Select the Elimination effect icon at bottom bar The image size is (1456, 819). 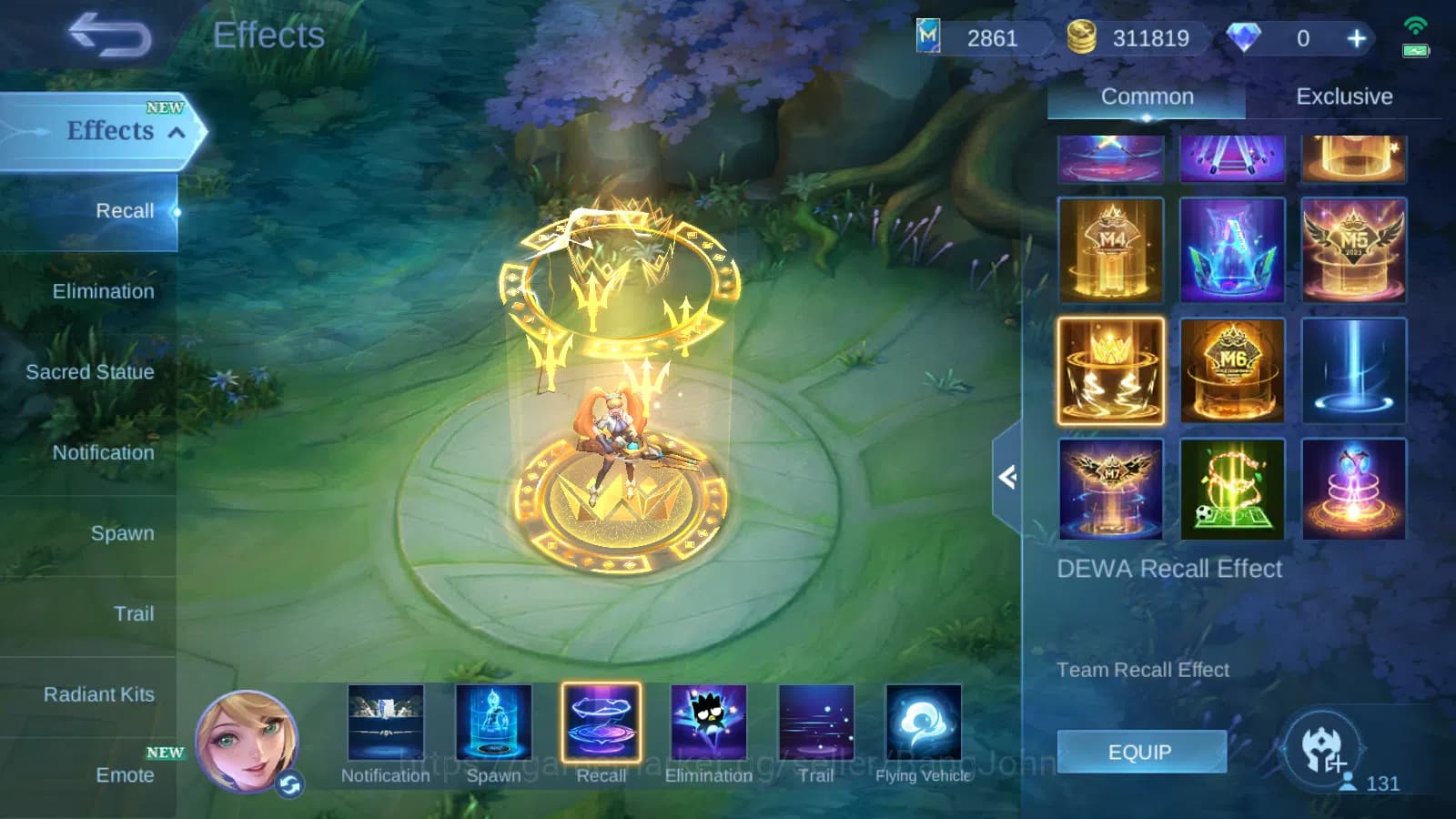(x=709, y=723)
